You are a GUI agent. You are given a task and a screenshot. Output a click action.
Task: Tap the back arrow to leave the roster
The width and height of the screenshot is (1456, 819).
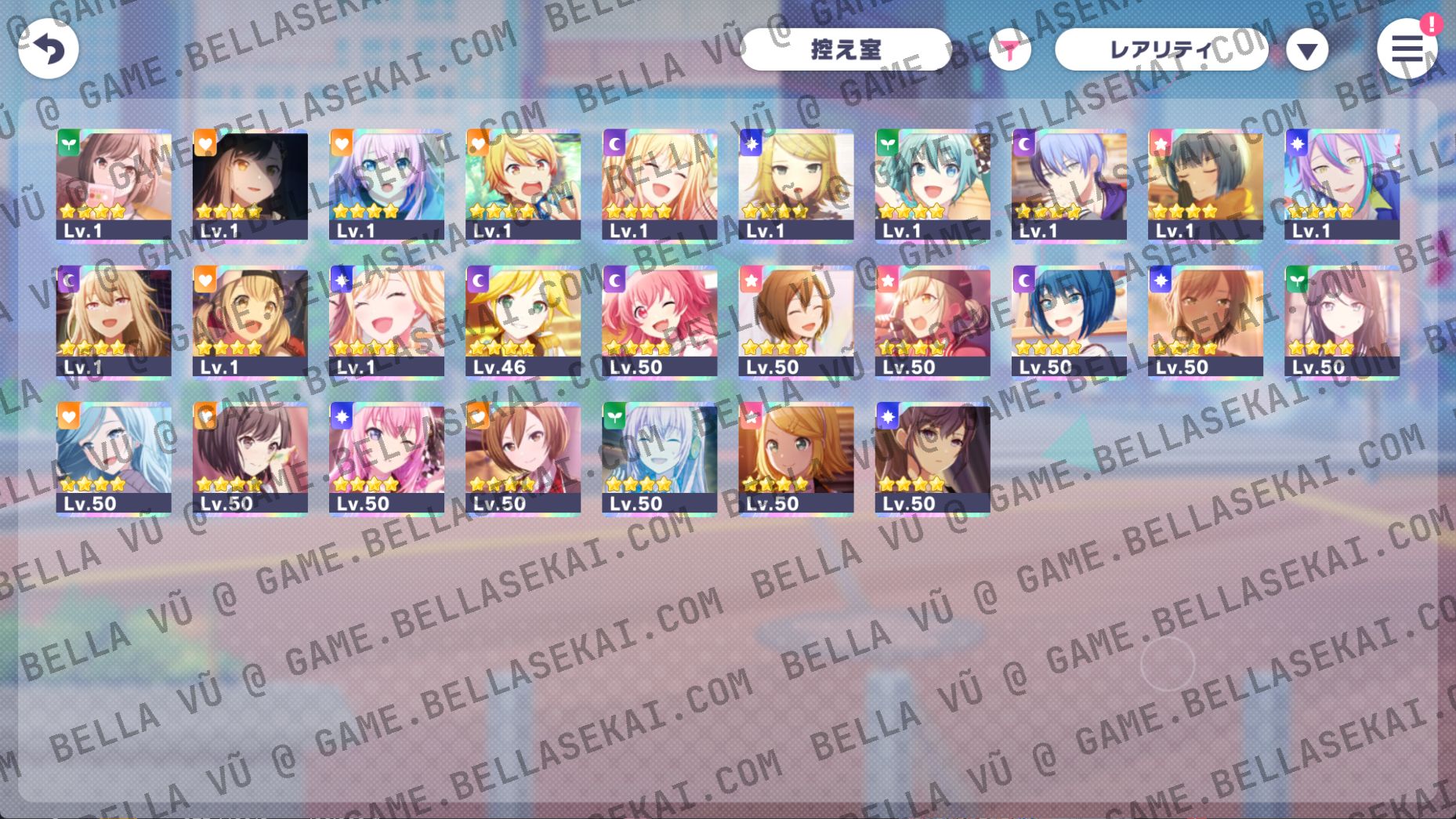[47, 49]
